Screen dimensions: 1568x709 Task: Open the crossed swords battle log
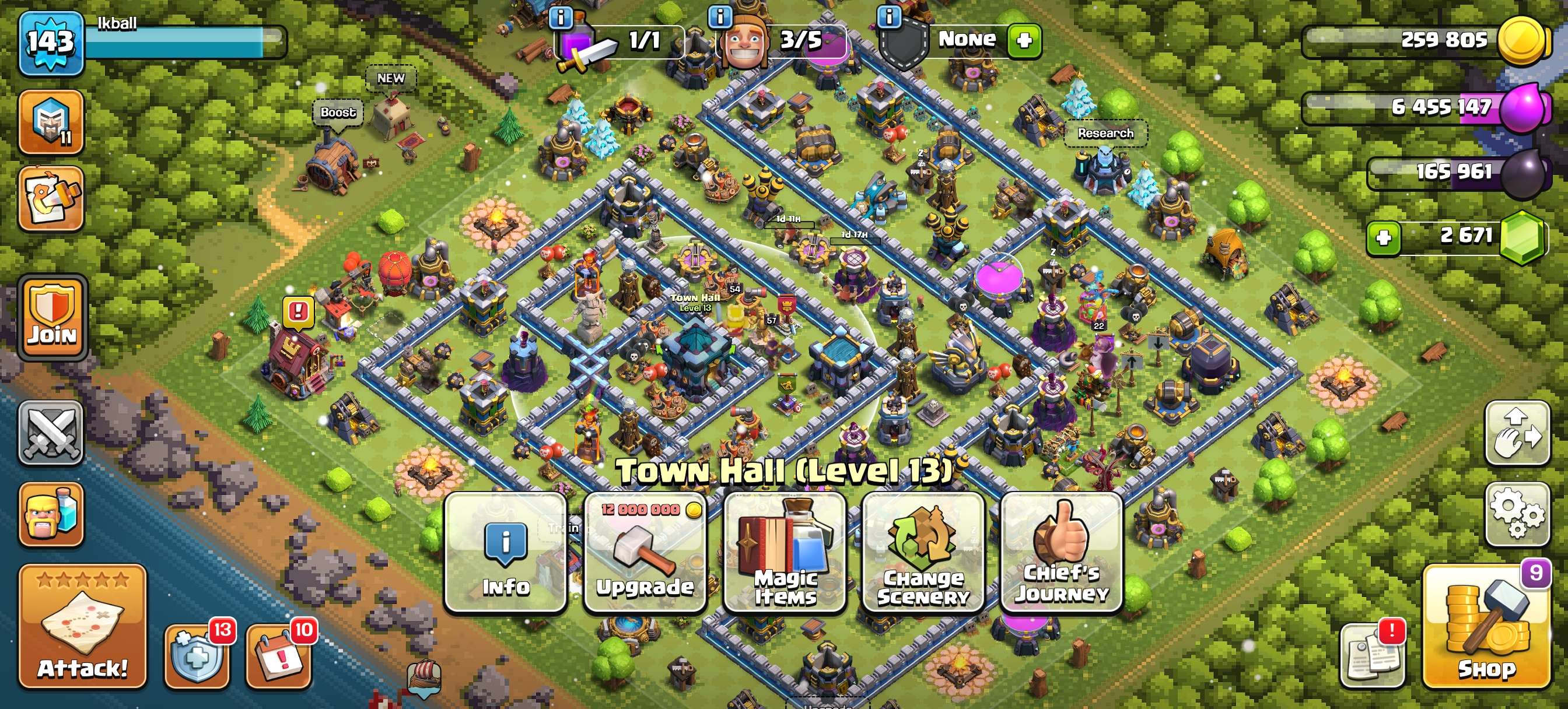[x=51, y=433]
